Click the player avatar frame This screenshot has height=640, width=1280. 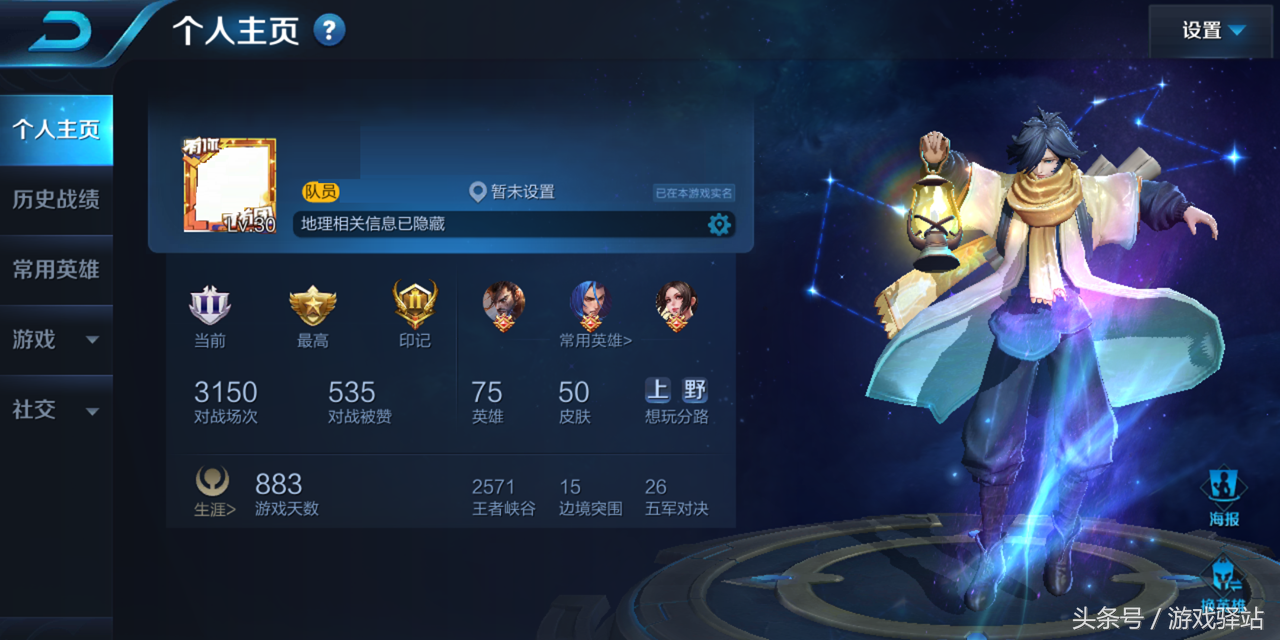tap(230, 186)
